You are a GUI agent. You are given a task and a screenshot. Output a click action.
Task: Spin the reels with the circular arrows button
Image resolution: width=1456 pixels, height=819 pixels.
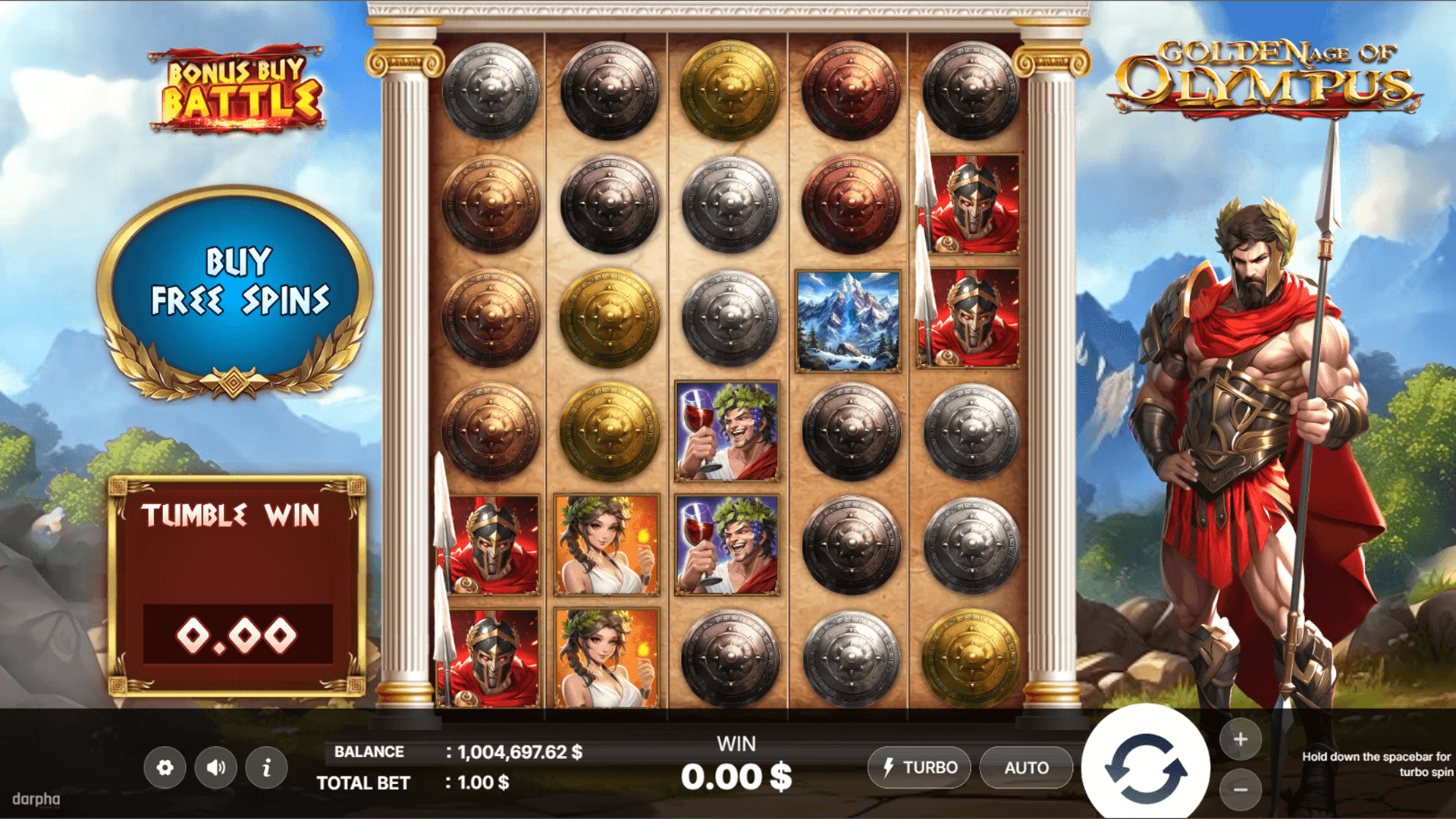[1146, 767]
